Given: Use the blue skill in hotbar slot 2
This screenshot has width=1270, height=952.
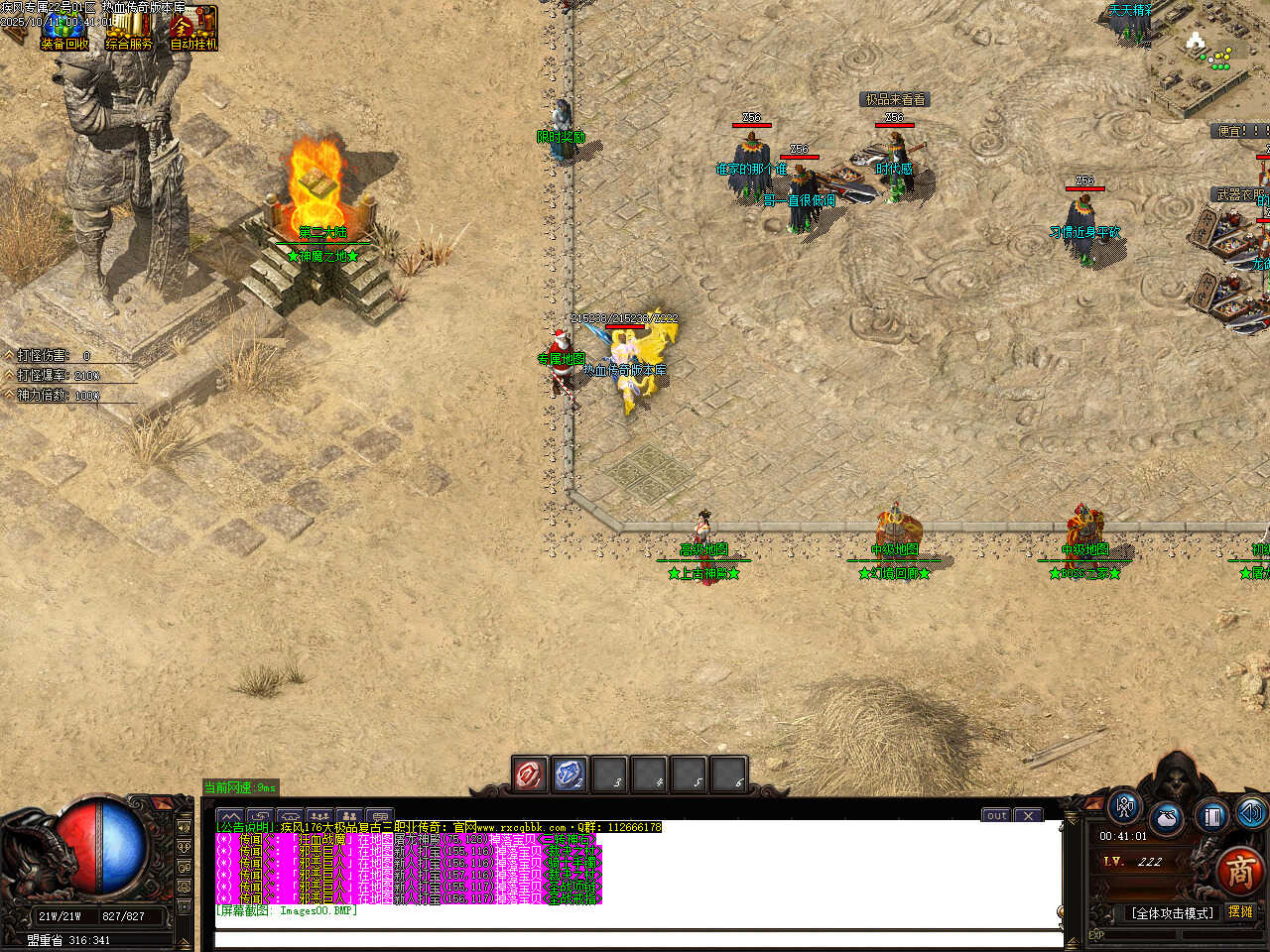Looking at the screenshot, I should pyautogui.click(x=570, y=774).
